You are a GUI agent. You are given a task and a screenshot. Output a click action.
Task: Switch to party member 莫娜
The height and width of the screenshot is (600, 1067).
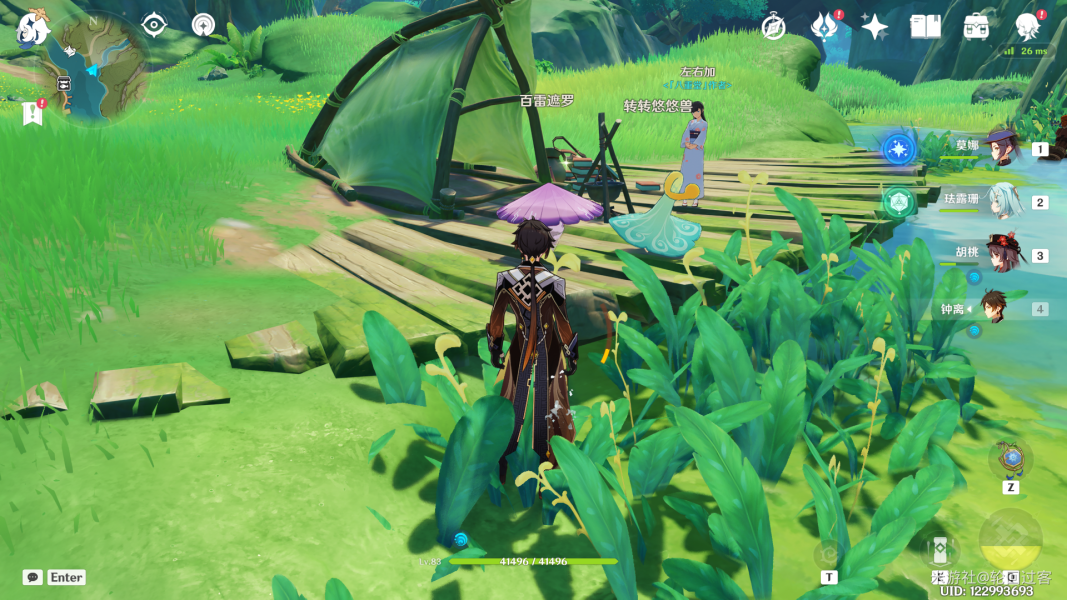pos(998,148)
